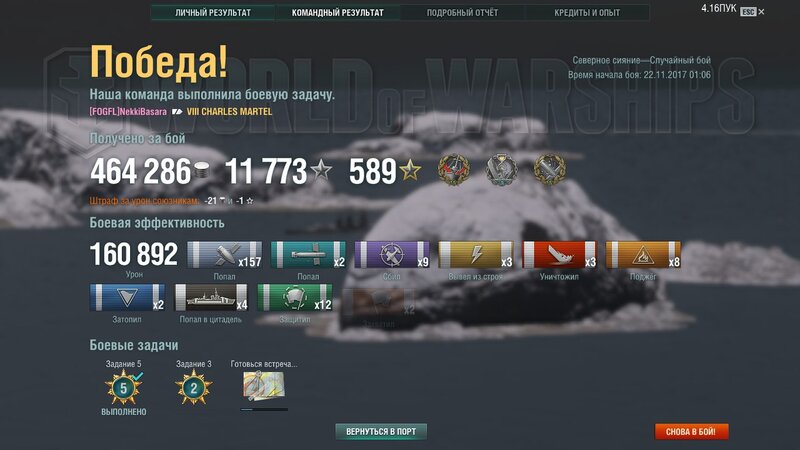Select the Кредиты и опыт tab
Viewport: 800px width, 450px height.
click(587, 13)
